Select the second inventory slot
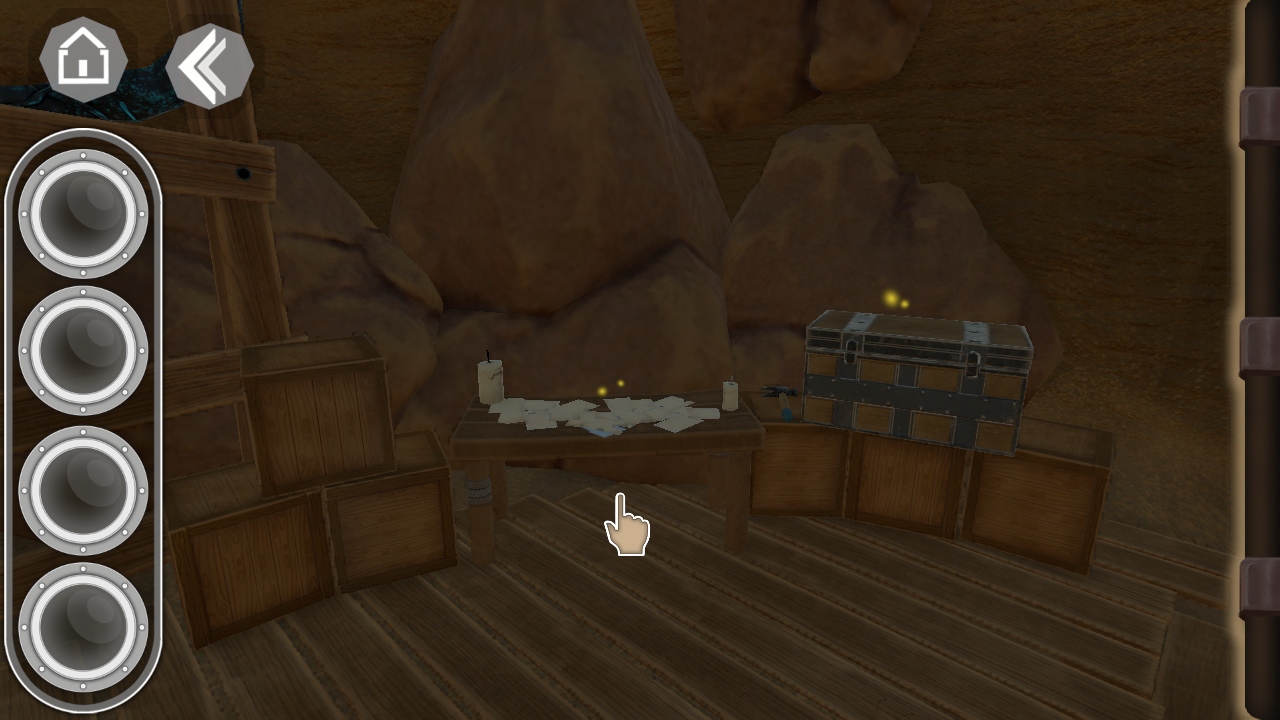Screen dimensions: 1280x720 pos(81,349)
